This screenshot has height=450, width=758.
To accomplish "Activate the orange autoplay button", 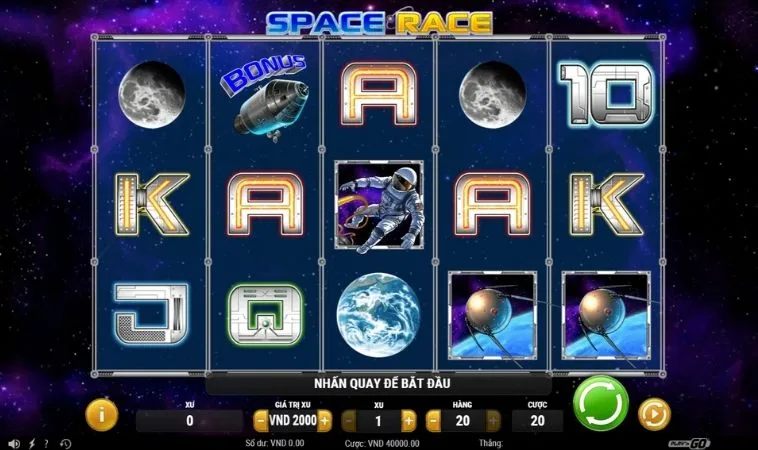I will coord(654,413).
